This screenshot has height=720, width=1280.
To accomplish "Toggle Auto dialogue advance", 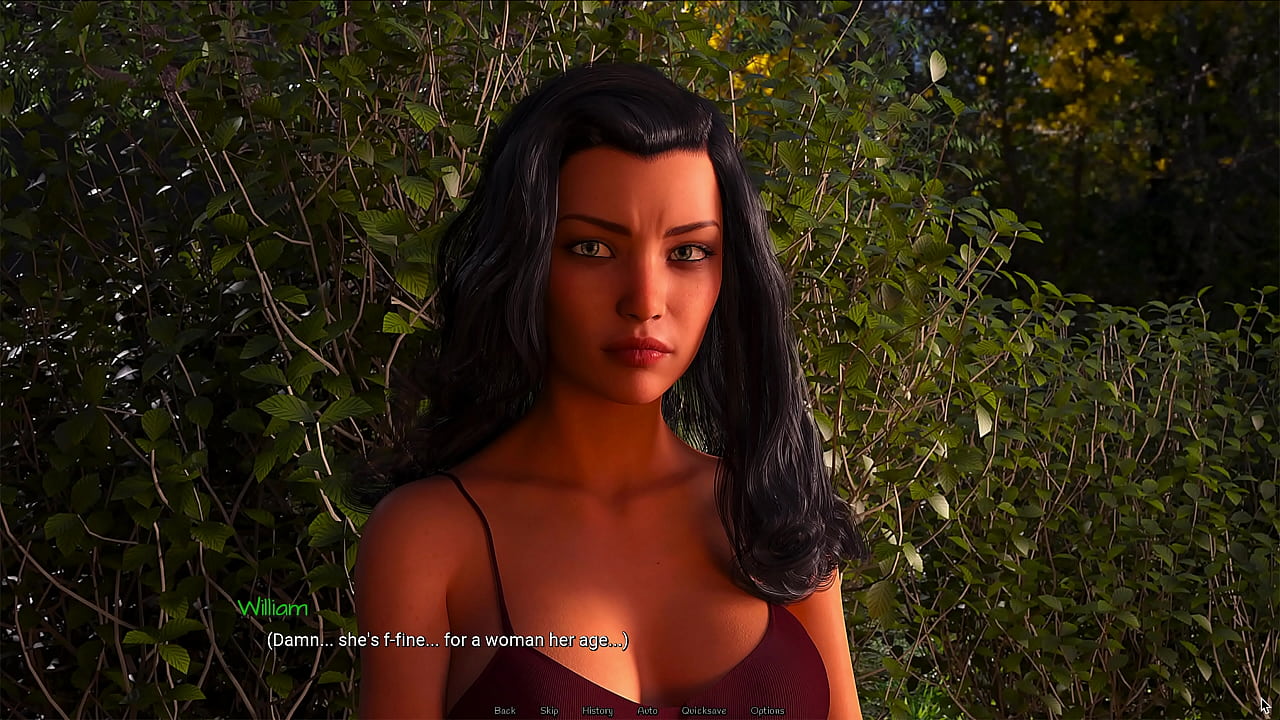I will (x=647, y=710).
